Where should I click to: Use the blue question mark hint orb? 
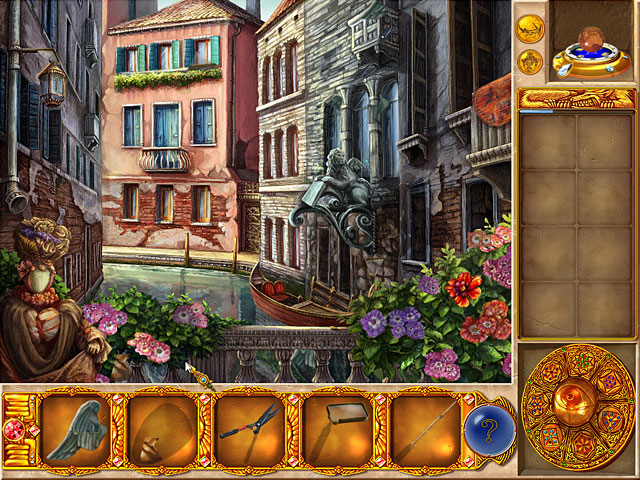click(x=488, y=431)
